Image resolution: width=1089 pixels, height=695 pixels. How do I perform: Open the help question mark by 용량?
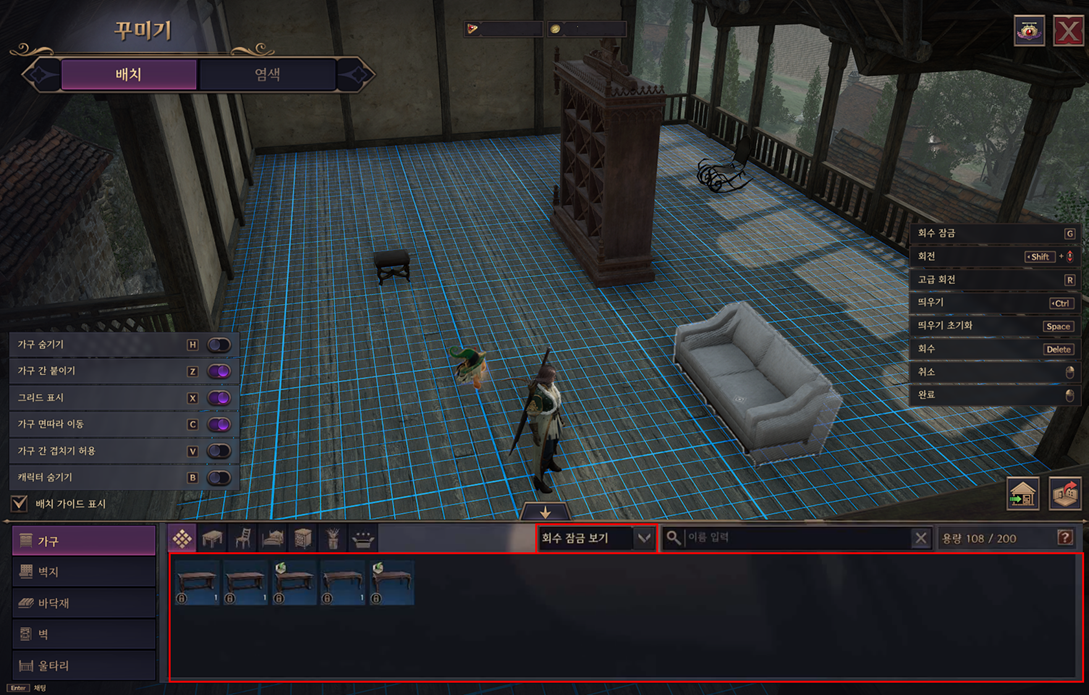pos(1065,538)
